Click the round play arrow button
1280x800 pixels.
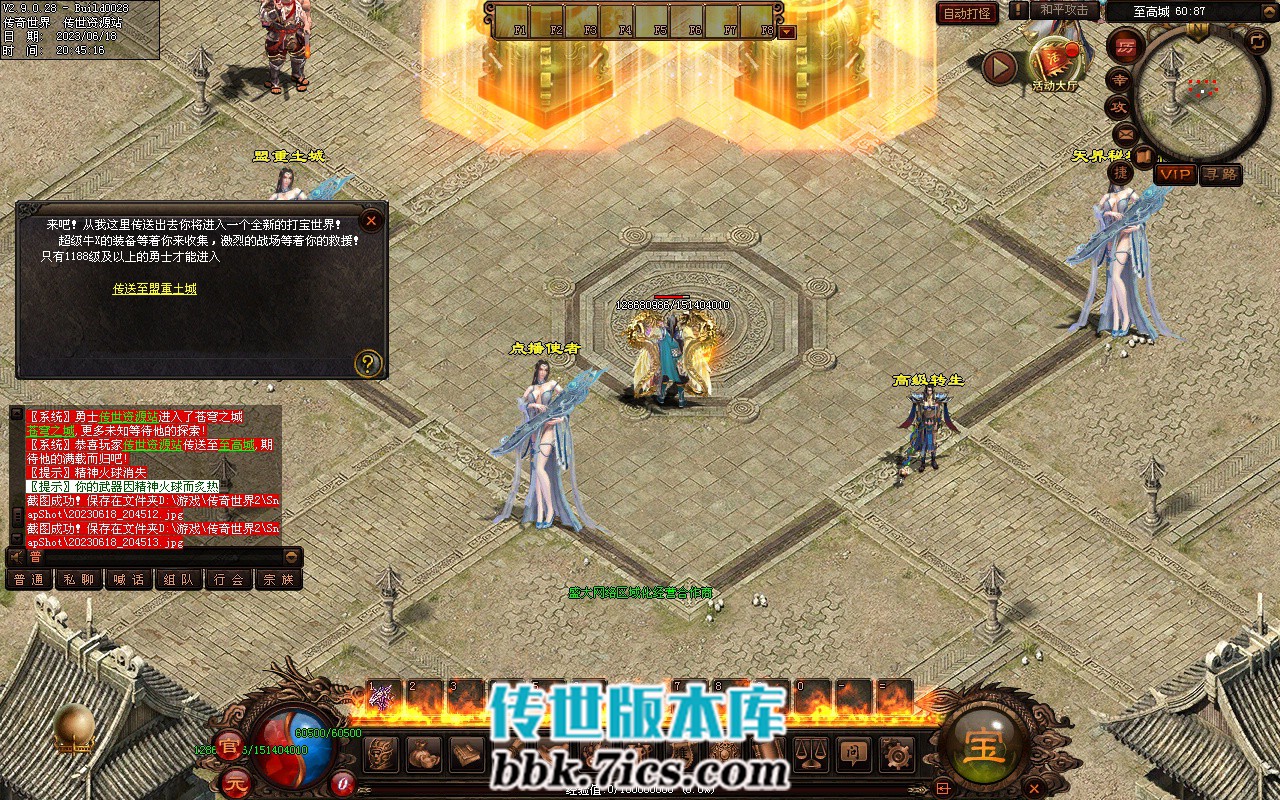[999, 67]
